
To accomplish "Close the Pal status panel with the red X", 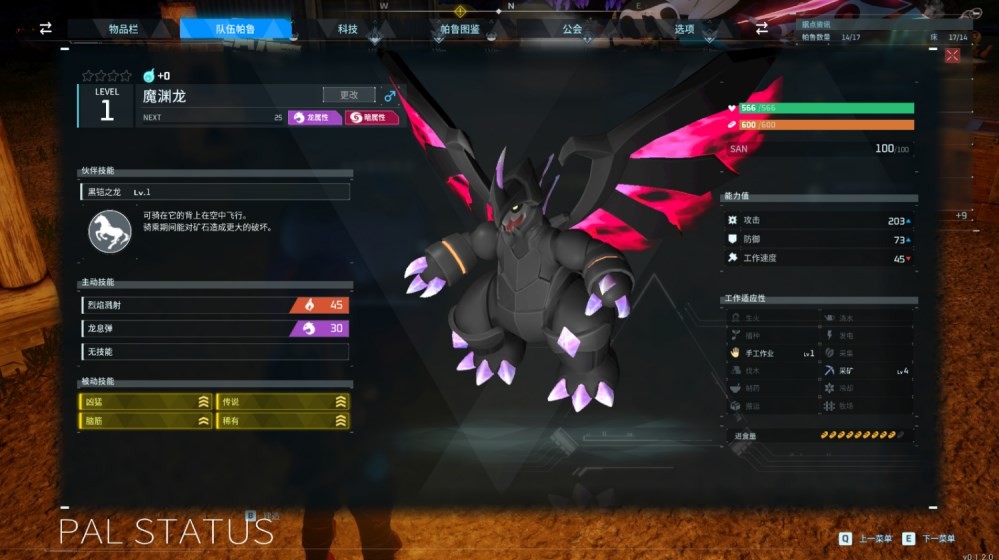I will click(x=951, y=55).
